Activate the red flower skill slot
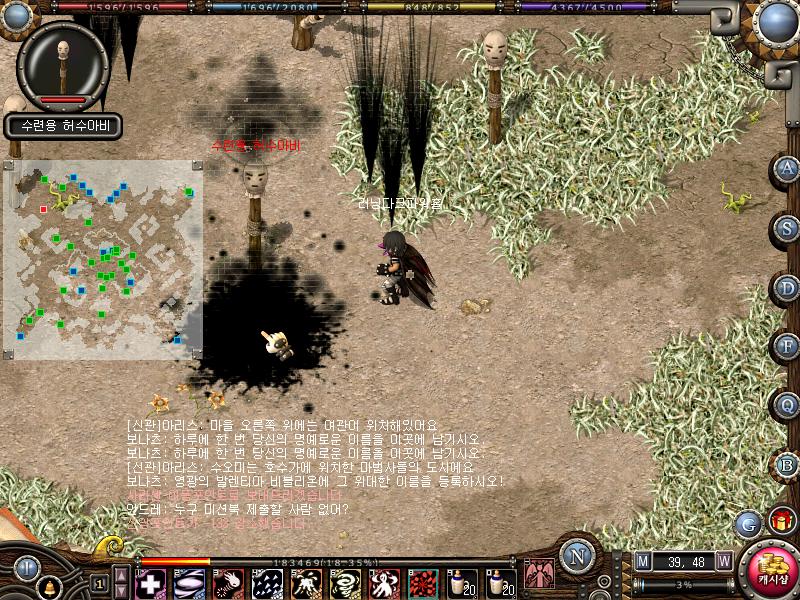The width and height of the screenshot is (800, 600). [424, 583]
